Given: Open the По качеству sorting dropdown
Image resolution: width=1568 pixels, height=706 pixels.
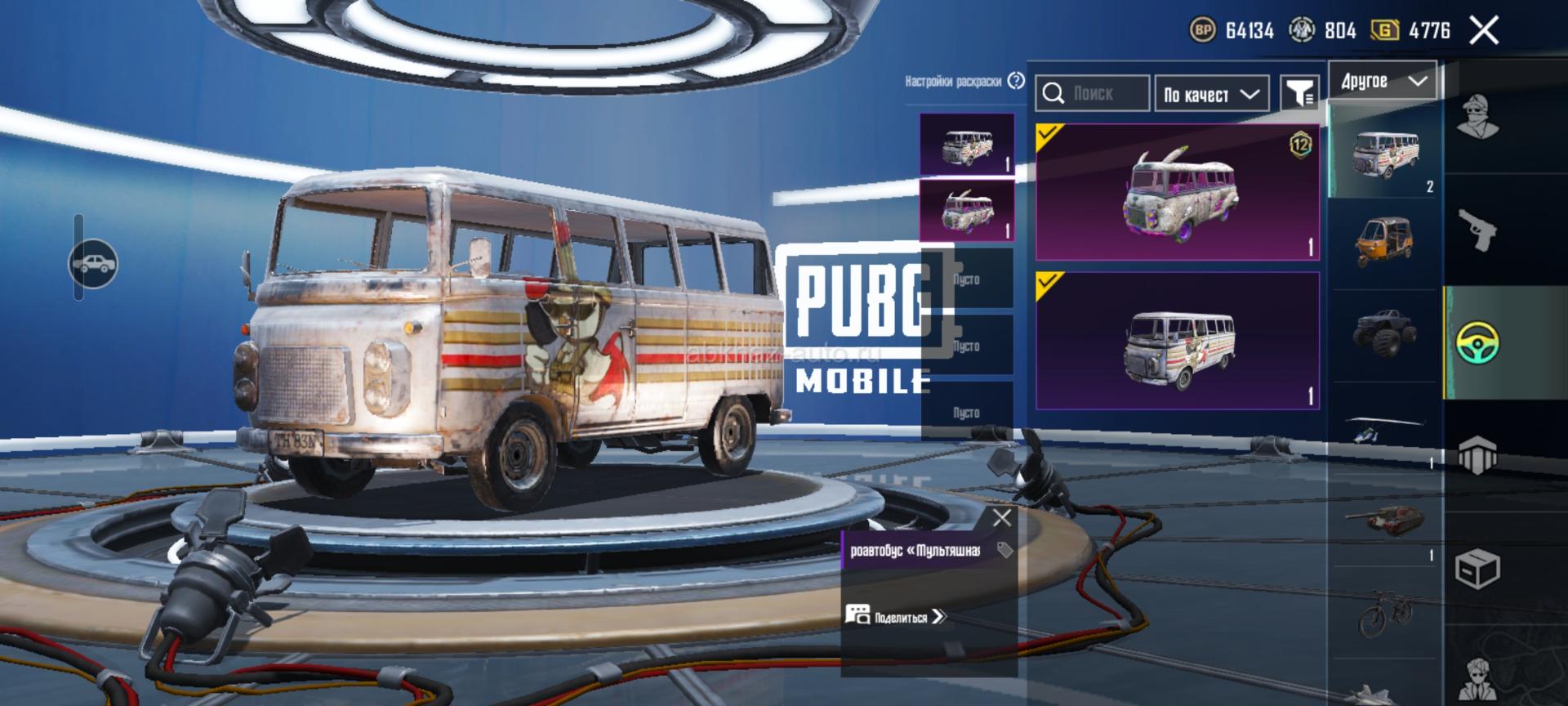Looking at the screenshot, I should pos(1211,95).
